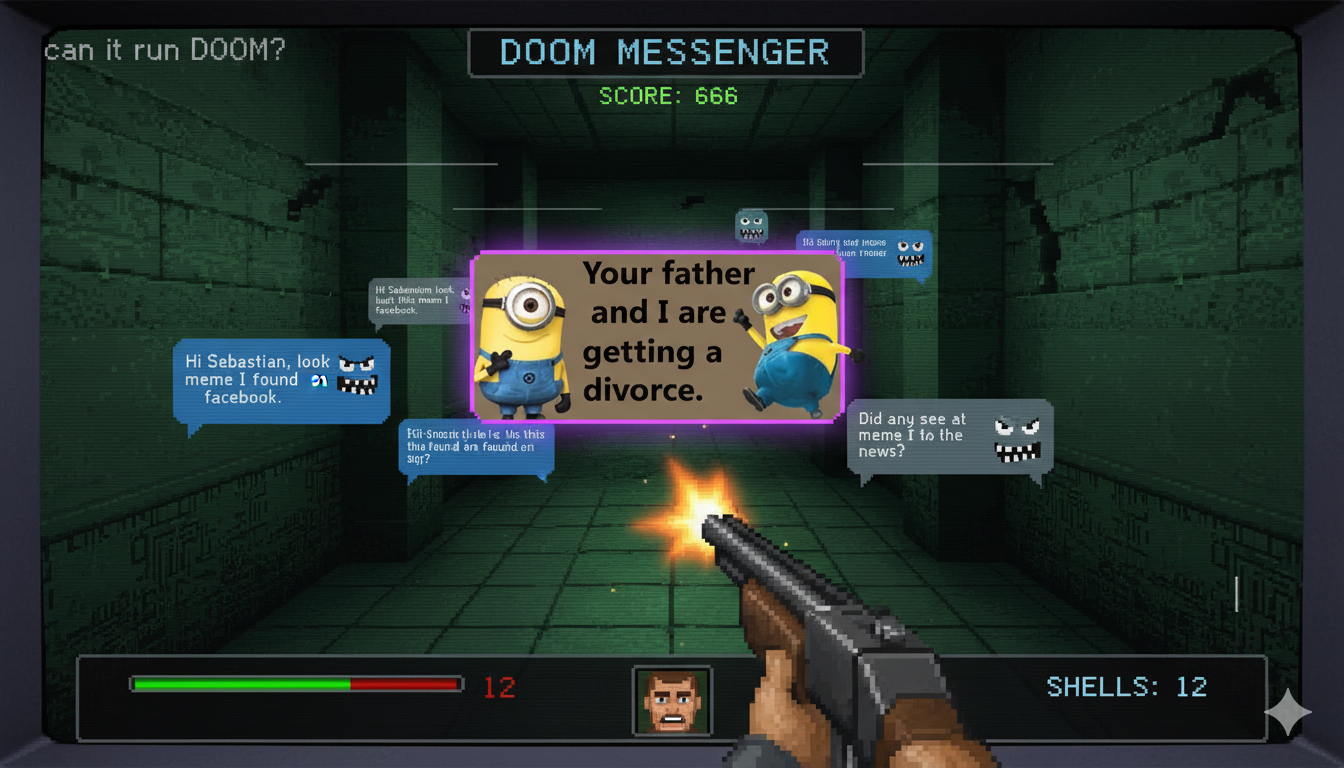The image size is (1344, 768).
Task: Select the 'can it run DOOM?' window title
Action: pos(163,49)
